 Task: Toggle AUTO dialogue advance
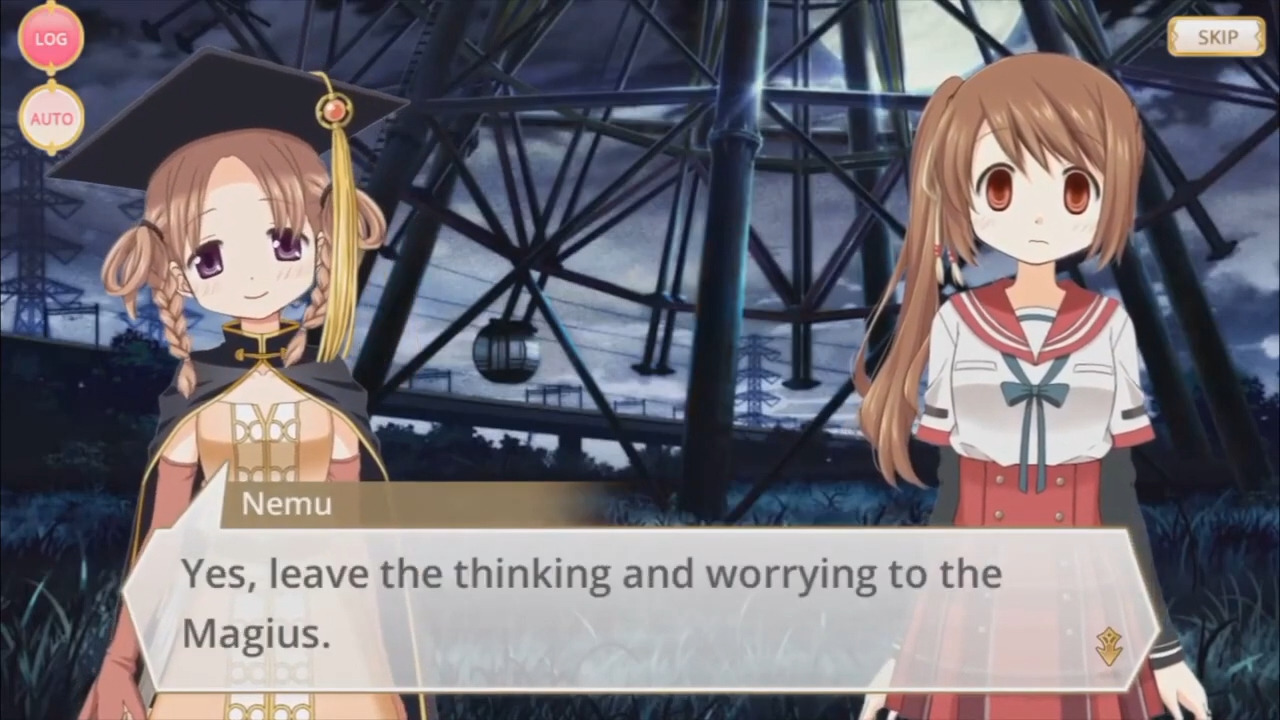[51, 118]
